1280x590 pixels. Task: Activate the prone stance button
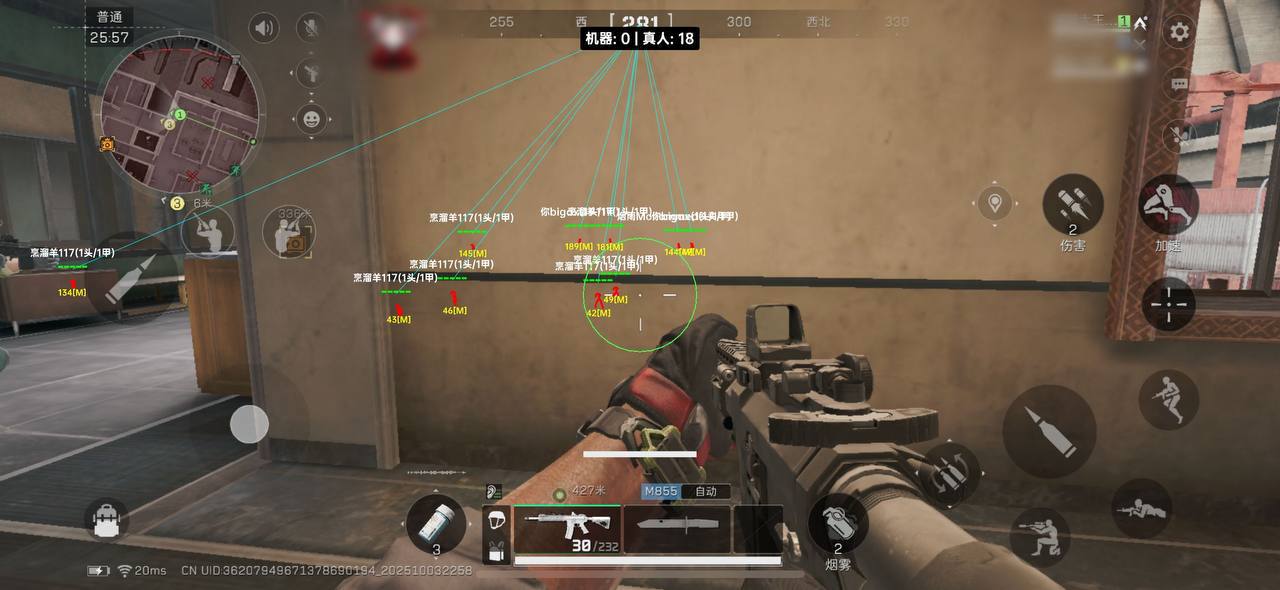tap(1141, 509)
